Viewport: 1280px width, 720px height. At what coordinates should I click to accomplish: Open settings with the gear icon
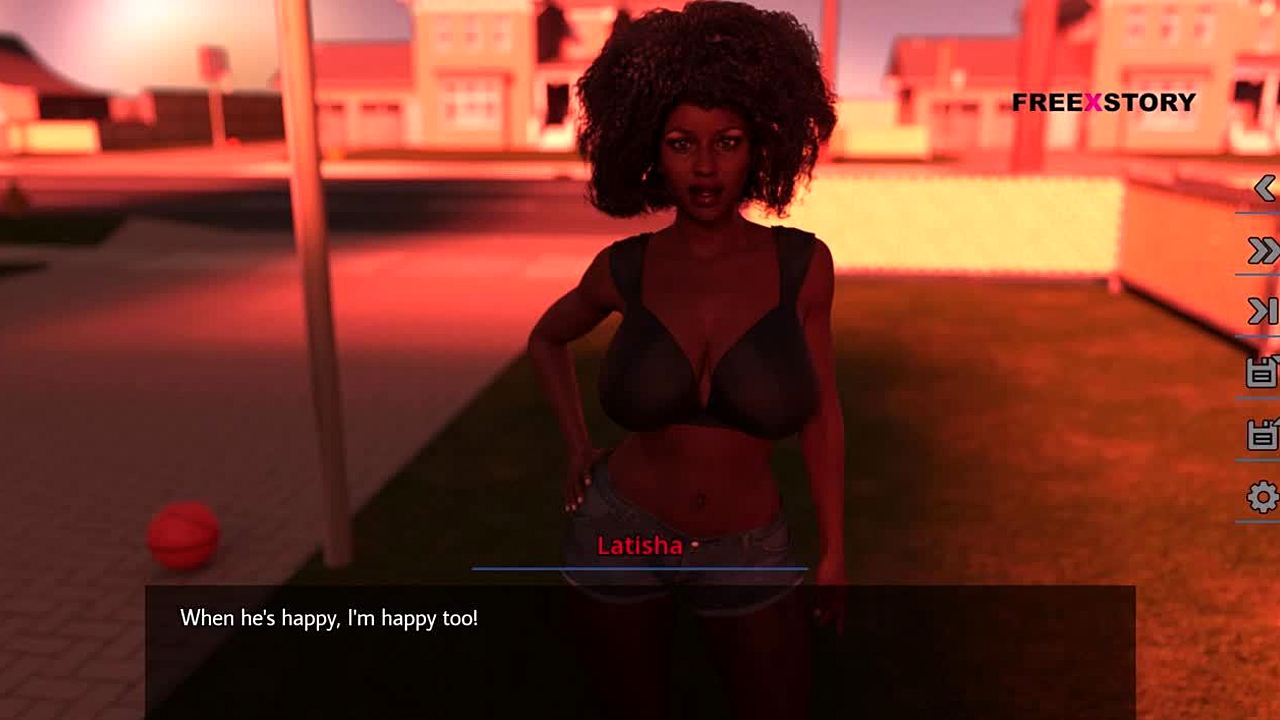coord(1263,496)
